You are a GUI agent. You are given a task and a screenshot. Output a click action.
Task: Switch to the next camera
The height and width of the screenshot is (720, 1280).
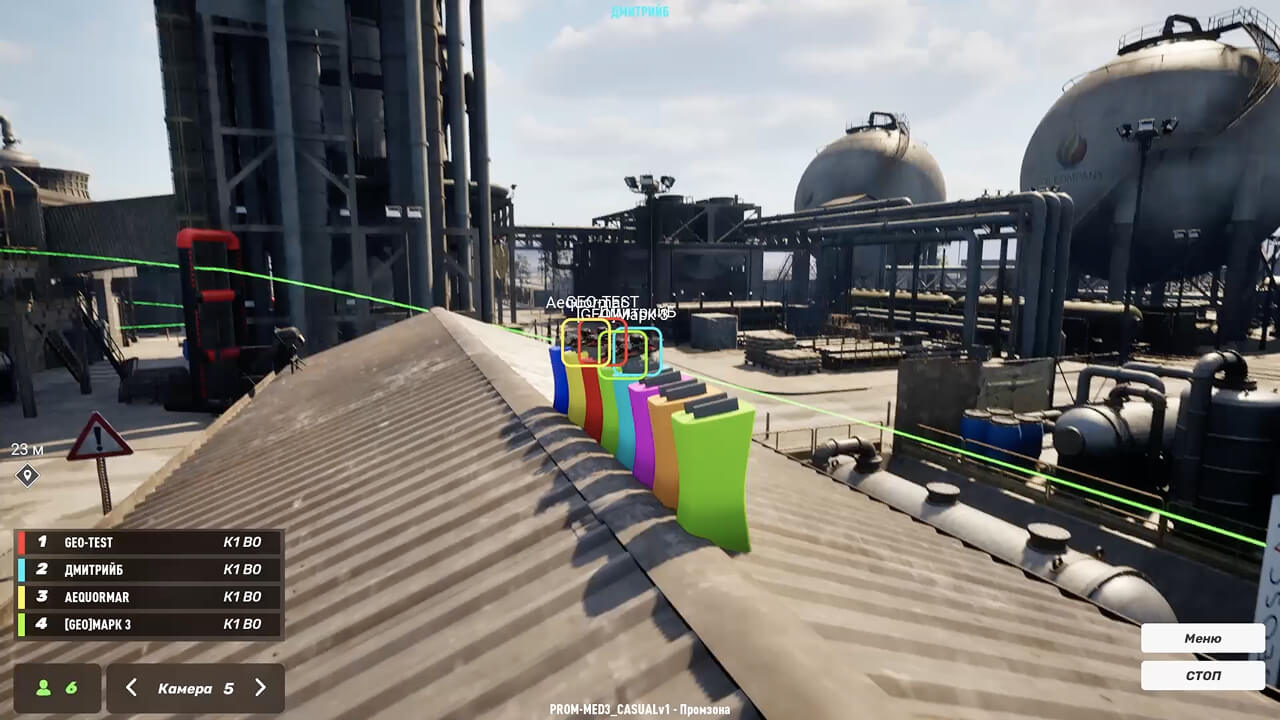(x=260, y=688)
